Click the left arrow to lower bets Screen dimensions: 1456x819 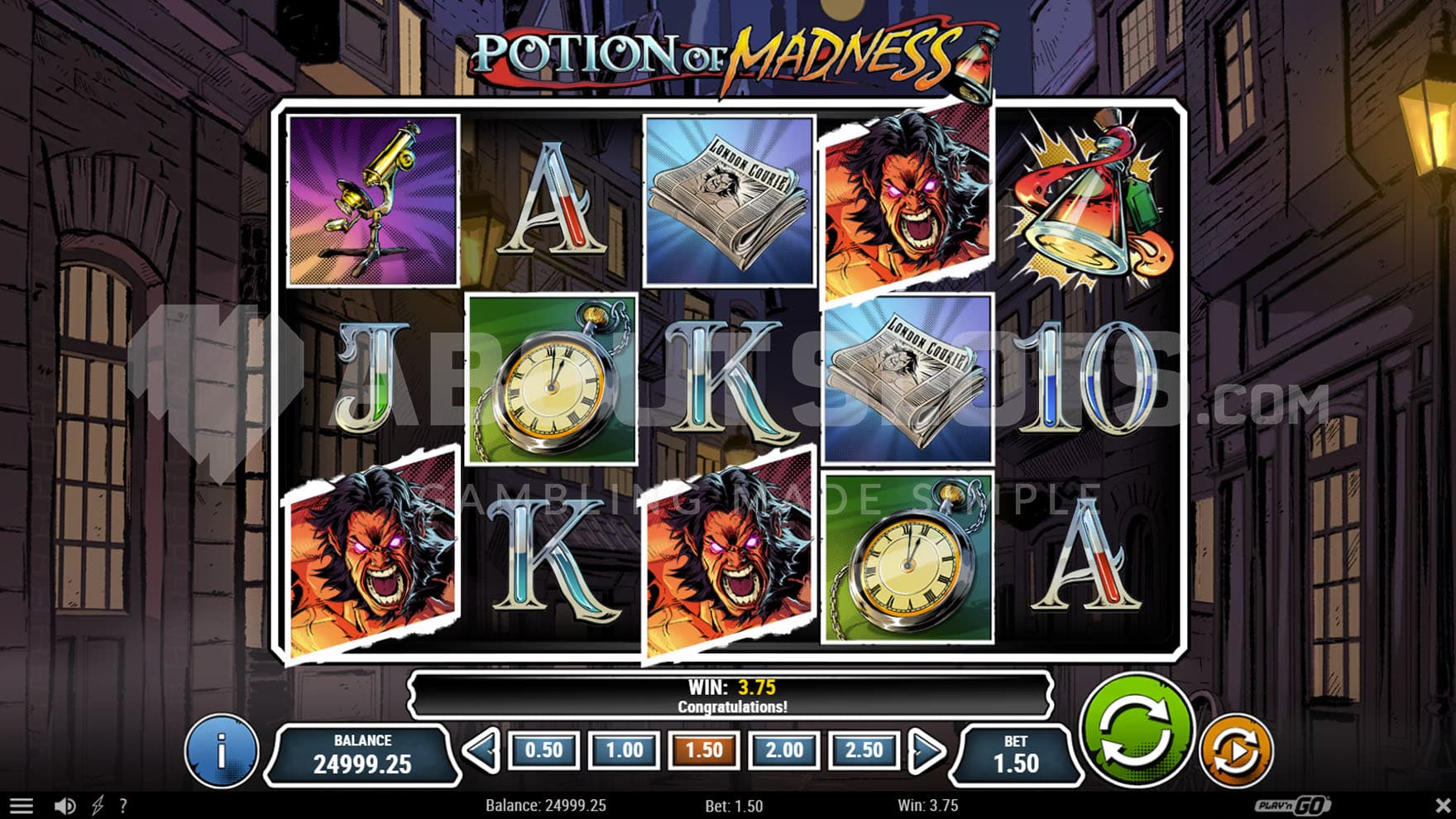click(481, 750)
